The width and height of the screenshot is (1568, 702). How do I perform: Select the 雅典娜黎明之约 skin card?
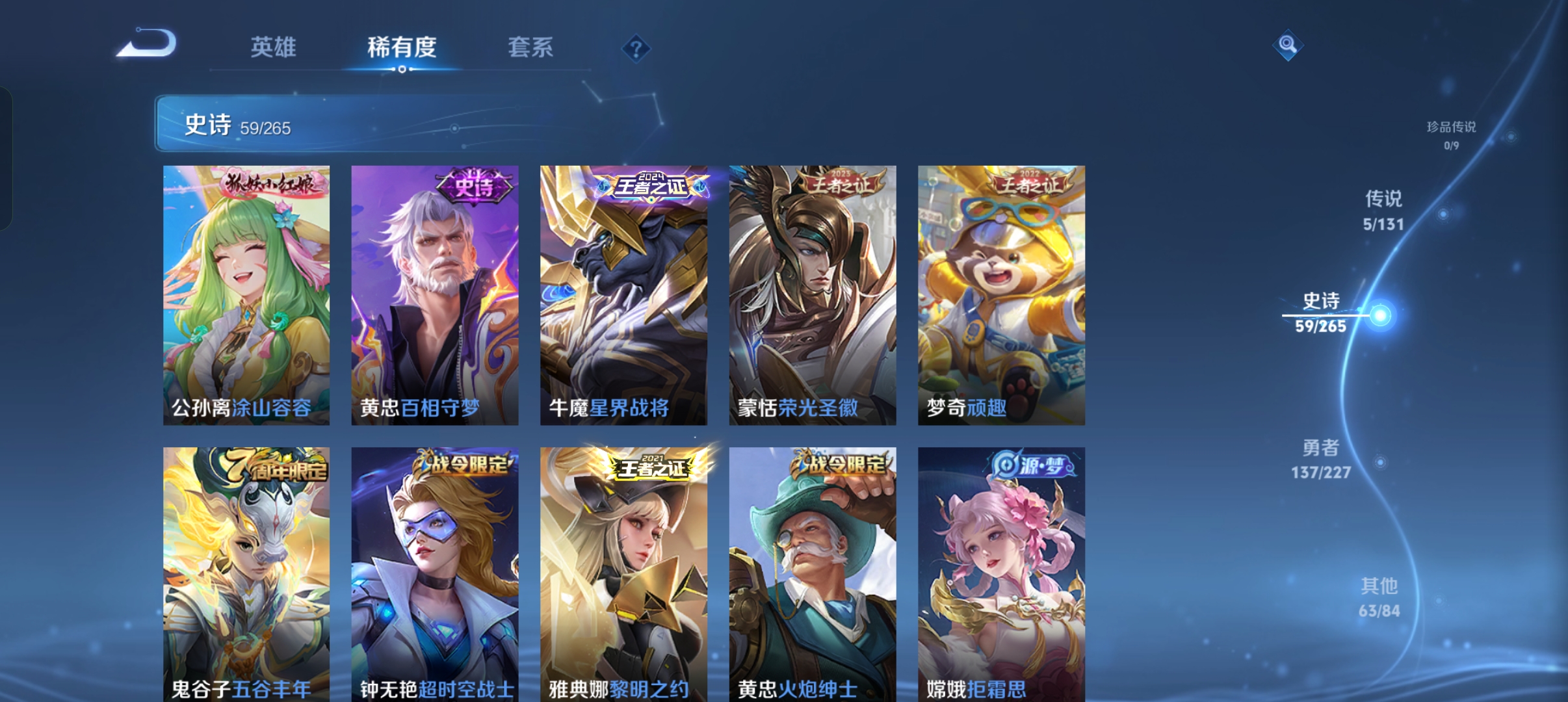[x=623, y=577]
